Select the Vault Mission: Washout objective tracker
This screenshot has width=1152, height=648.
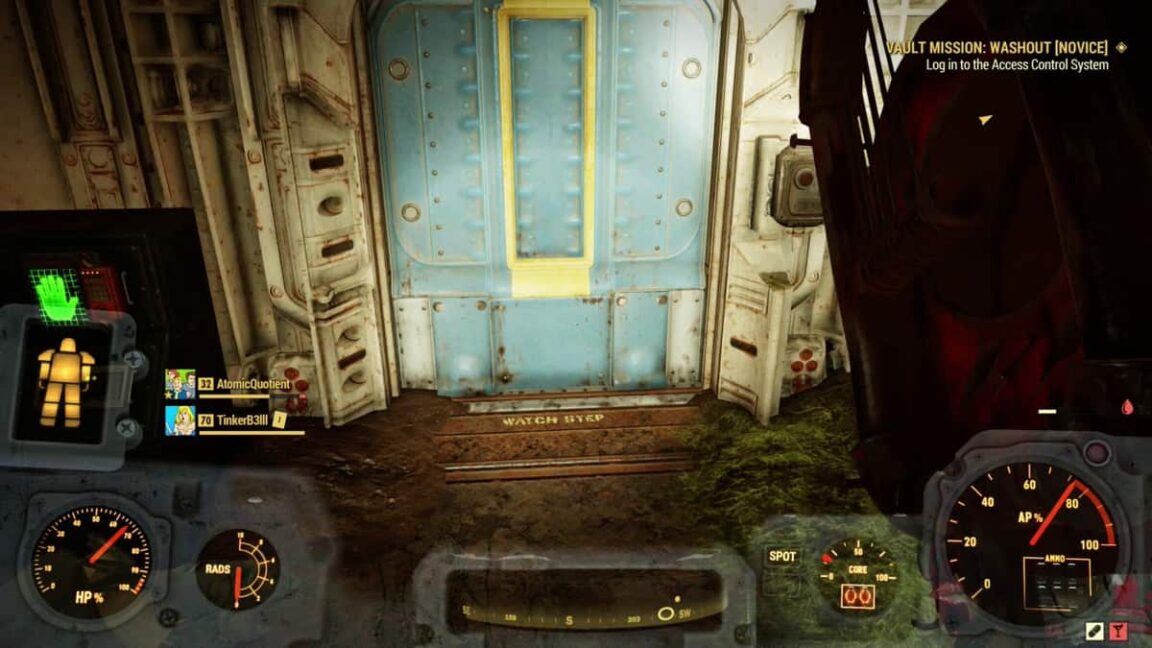click(996, 48)
